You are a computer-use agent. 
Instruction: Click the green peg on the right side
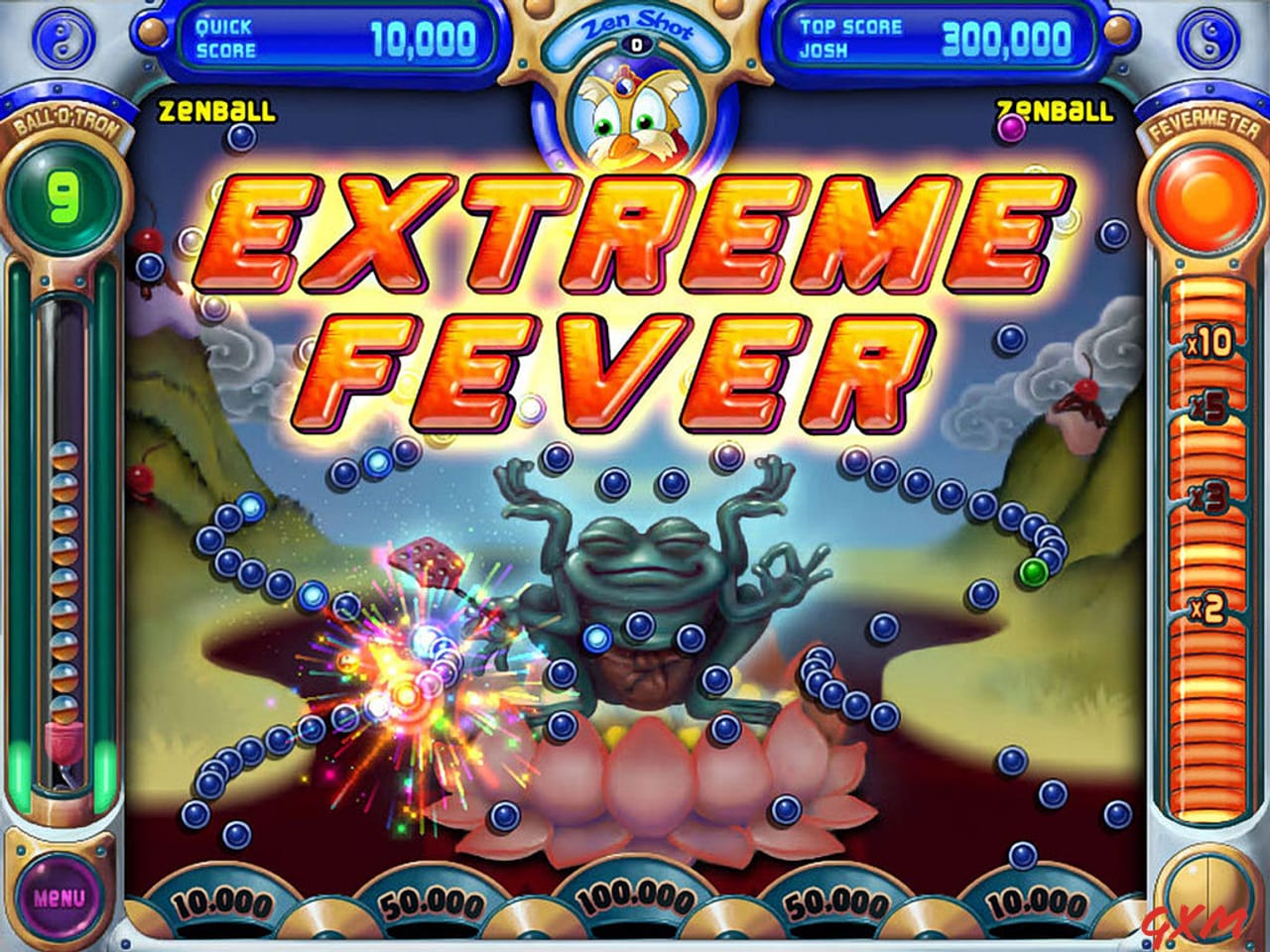[x=1035, y=569]
